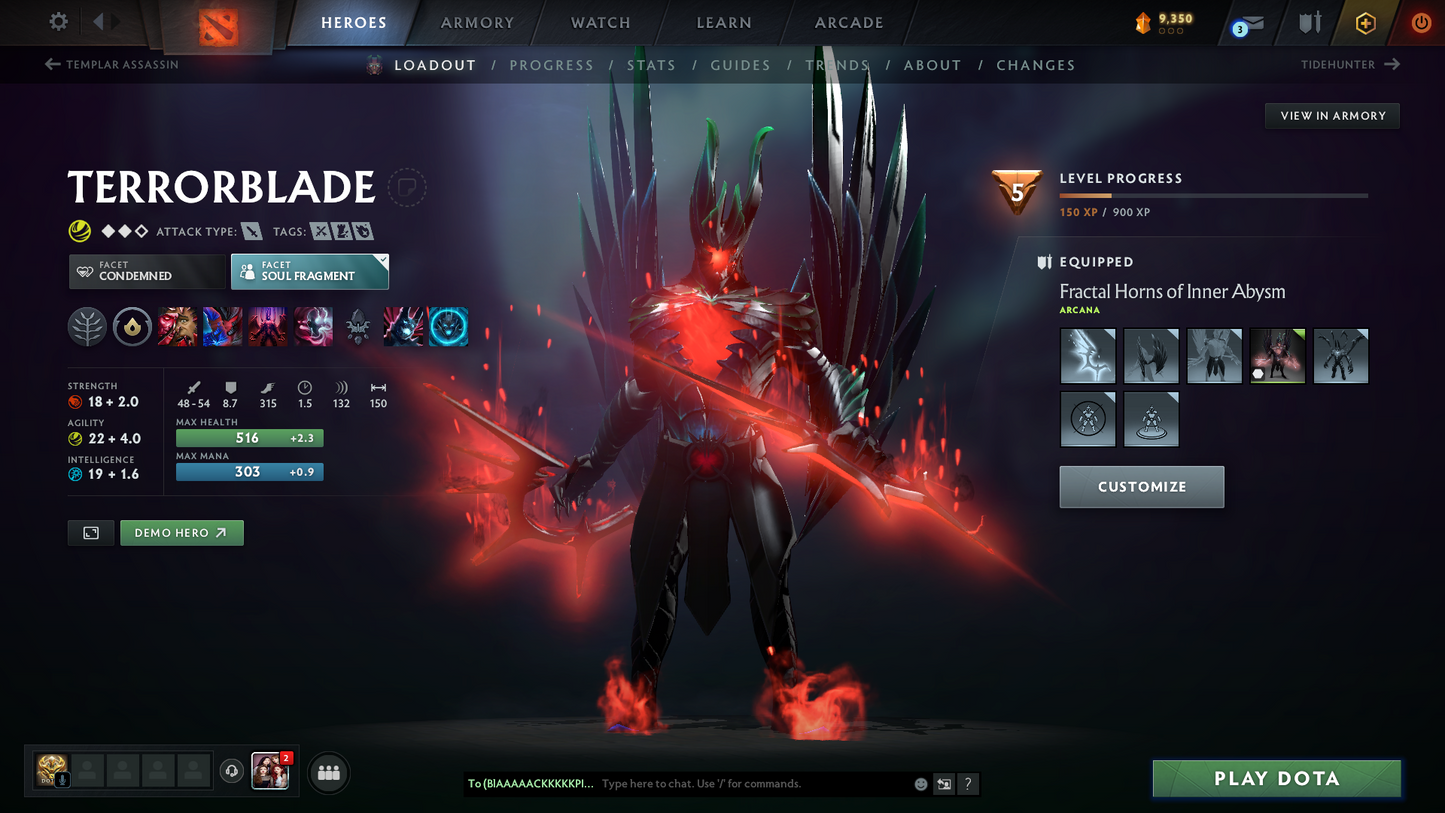Open the ARCADE tab
1445x813 pixels.
(848, 22)
